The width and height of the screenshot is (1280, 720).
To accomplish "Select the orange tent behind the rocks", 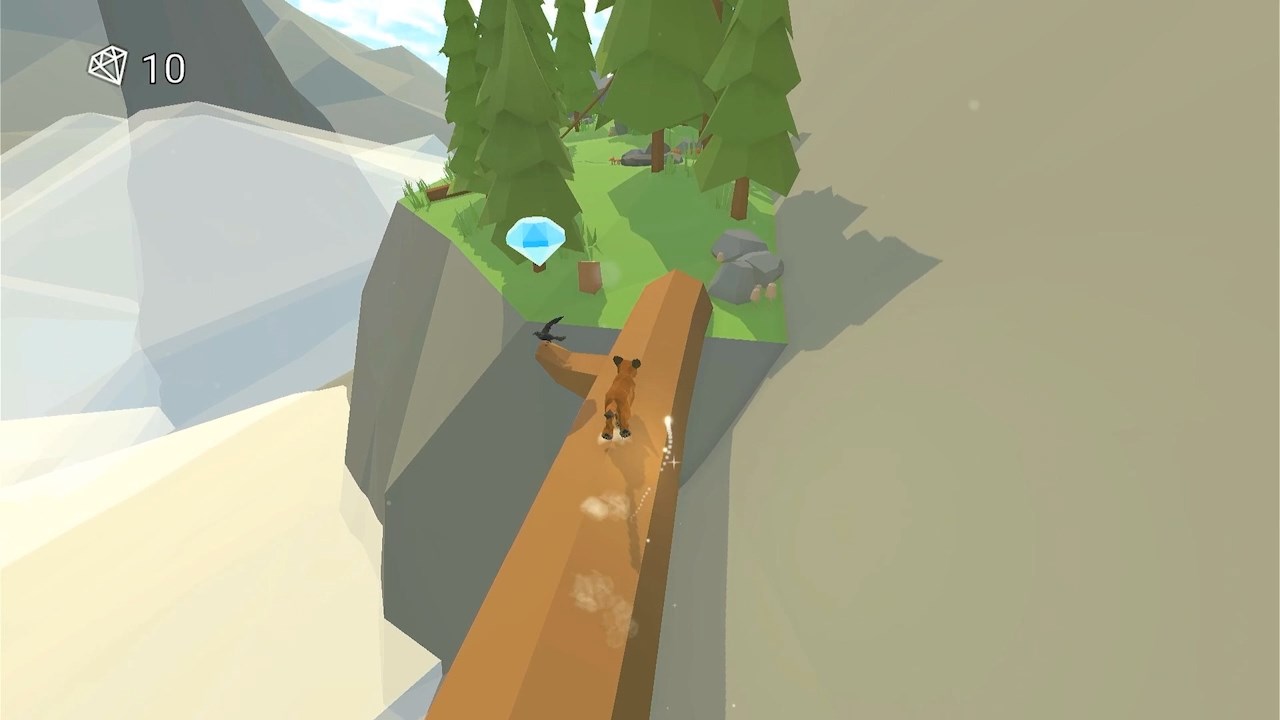I will (676, 151).
